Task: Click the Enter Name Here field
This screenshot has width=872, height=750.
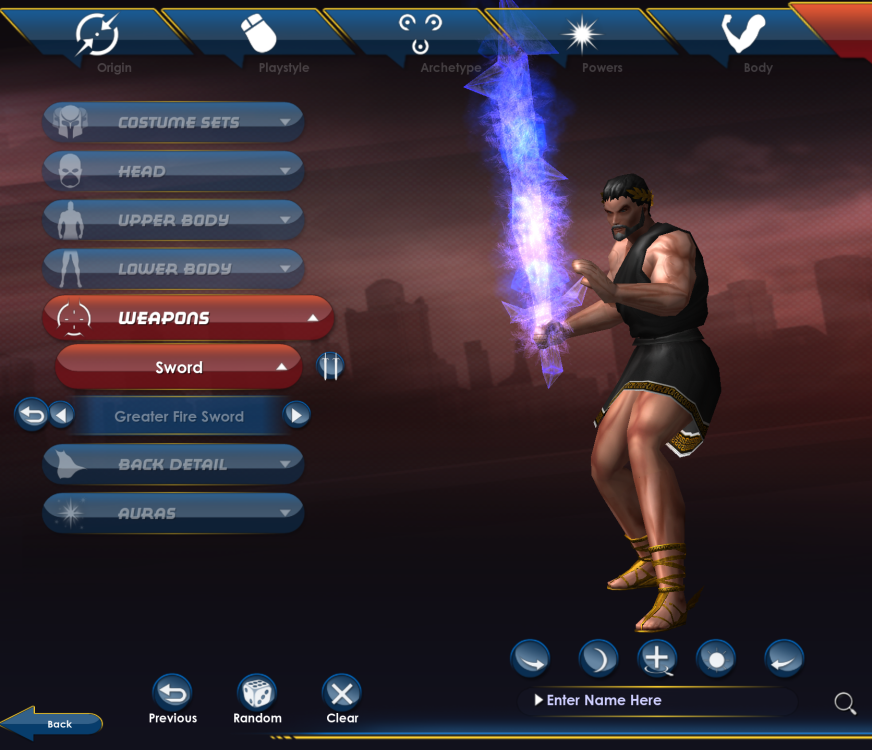Action: tap(660, 701)
